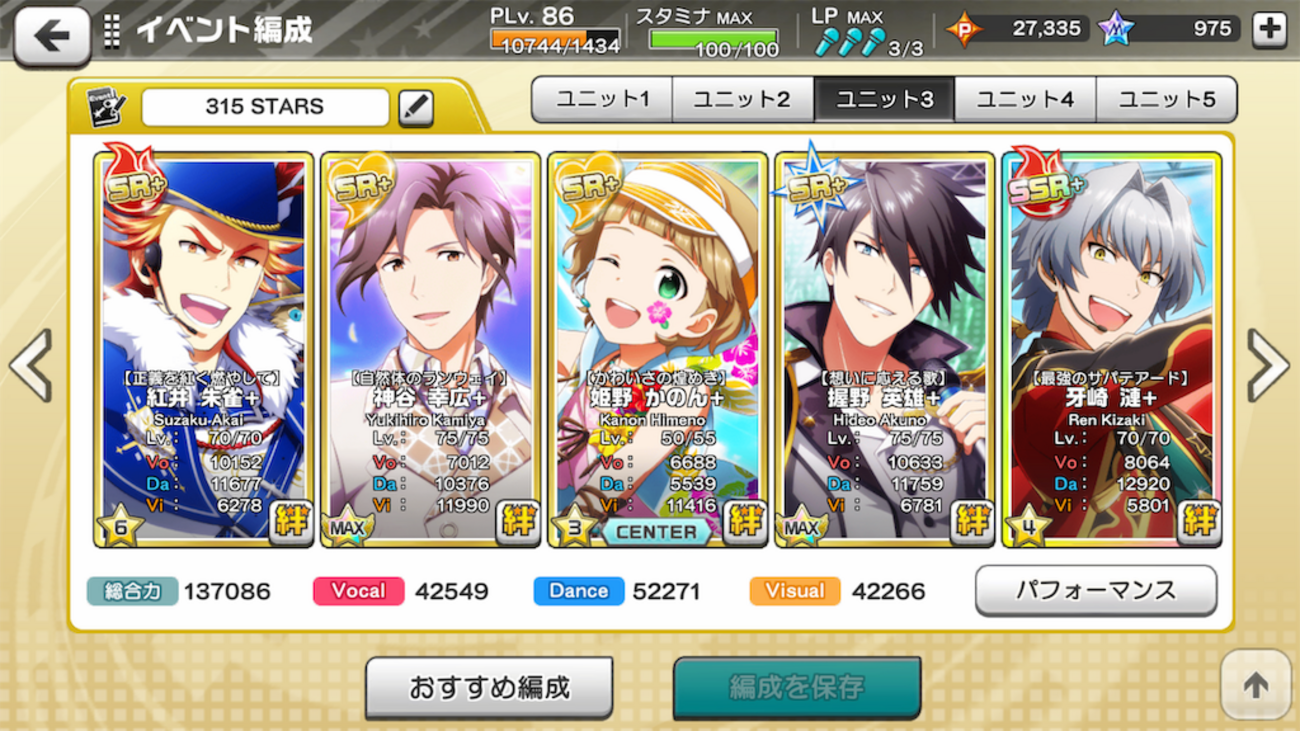Switch to the ユニット2 tab
1300x731 pixels.
[x=743, y=99]
